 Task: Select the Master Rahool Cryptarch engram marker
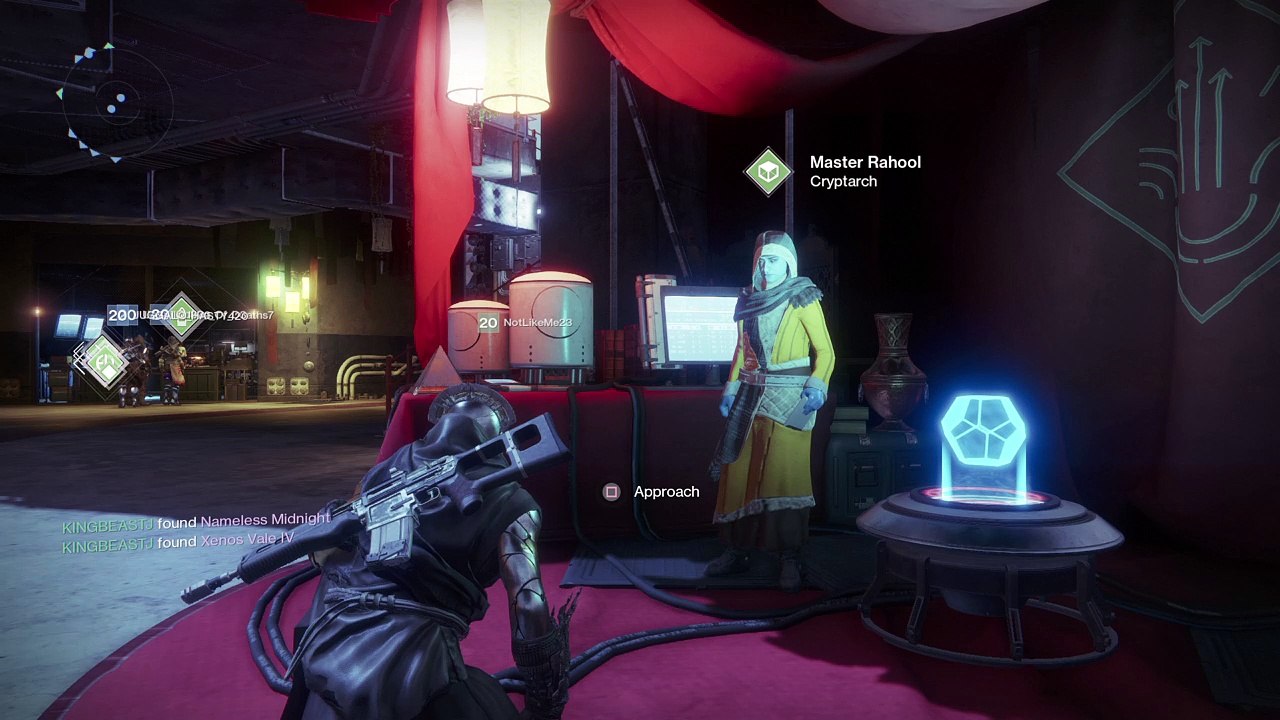coord(768,172)
